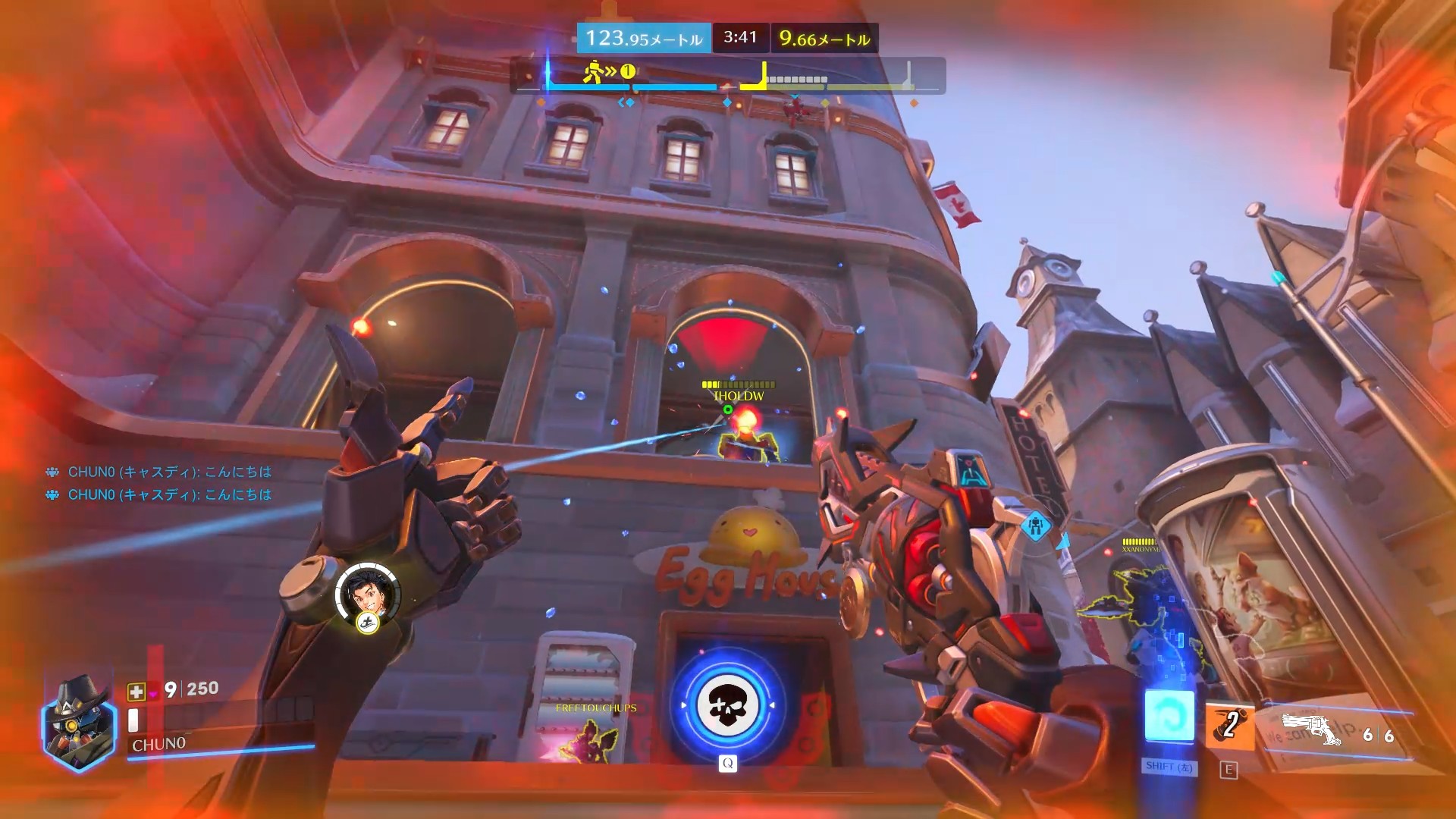Click the Peacekeeper revolver weapon icon
This screenshot has width=1456, height=819.
pos(1311,730)
